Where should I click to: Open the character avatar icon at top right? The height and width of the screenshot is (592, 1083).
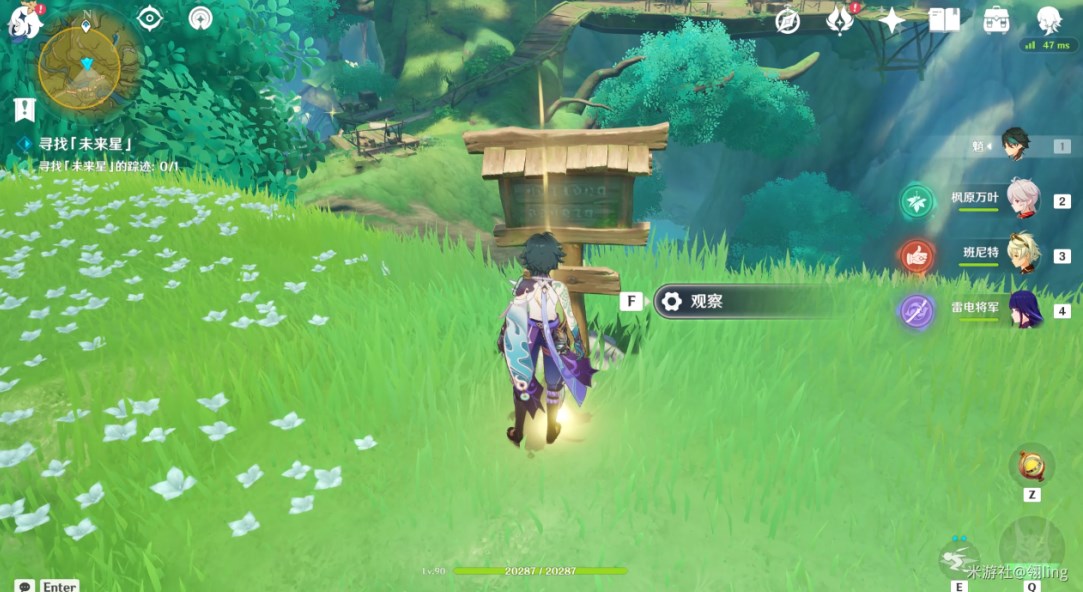coord(1048,19)
